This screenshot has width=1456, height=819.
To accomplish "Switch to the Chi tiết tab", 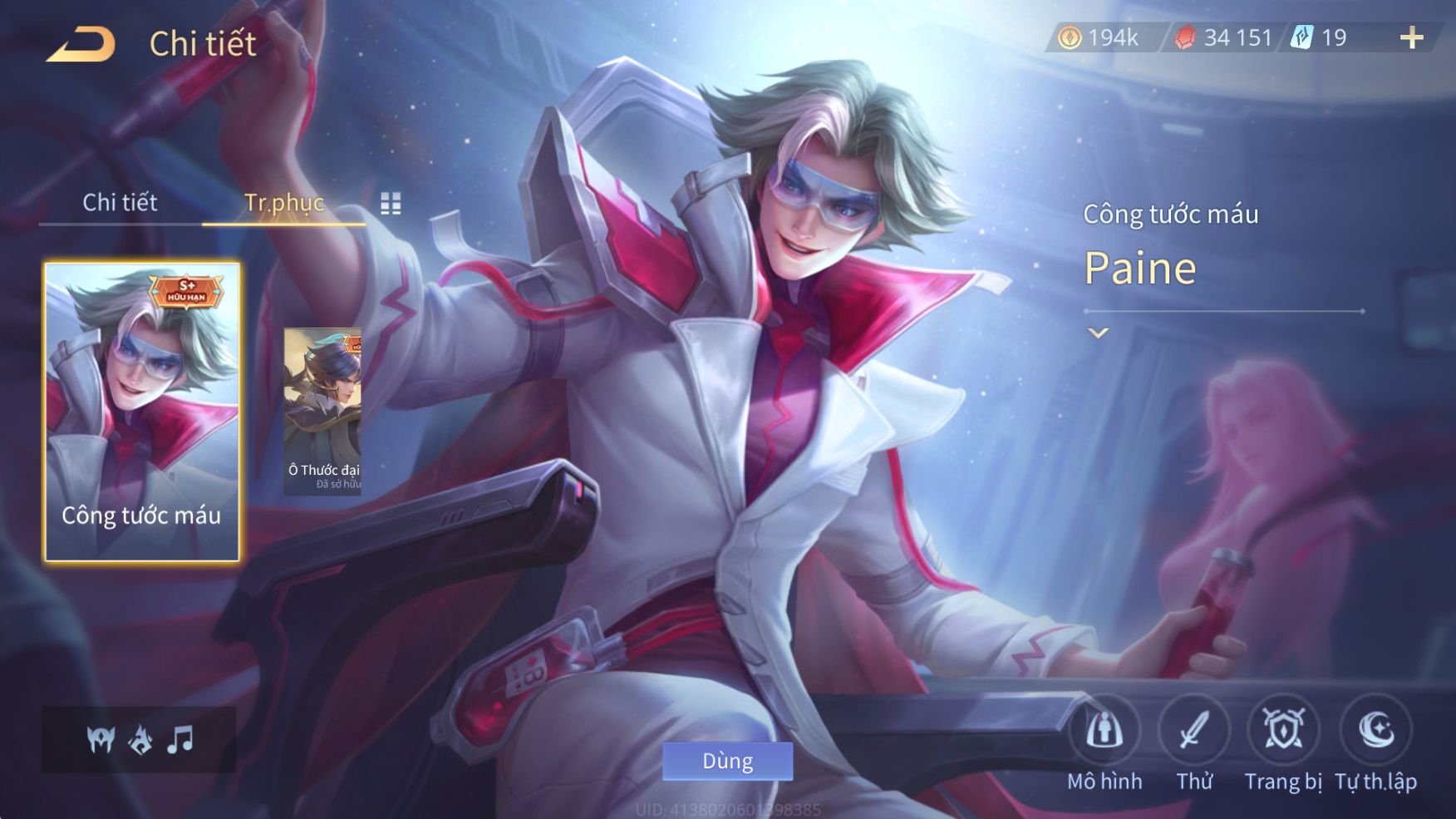I will pos(120,202).
